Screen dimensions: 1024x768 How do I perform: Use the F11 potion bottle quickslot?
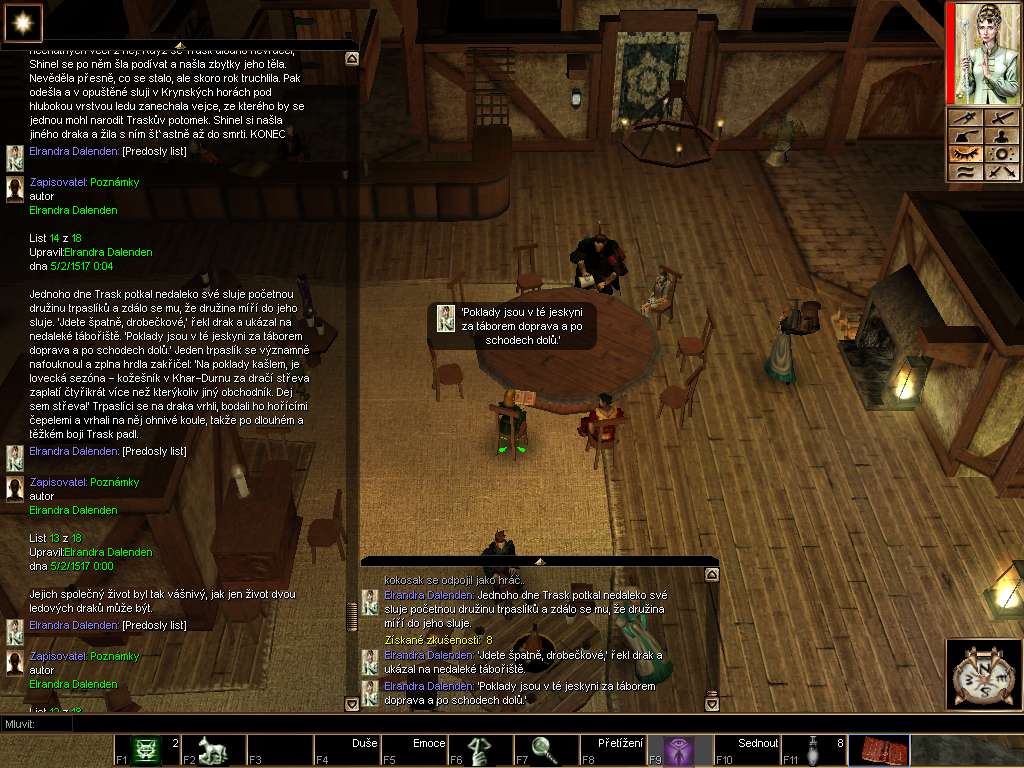click(x=814, y=750)
